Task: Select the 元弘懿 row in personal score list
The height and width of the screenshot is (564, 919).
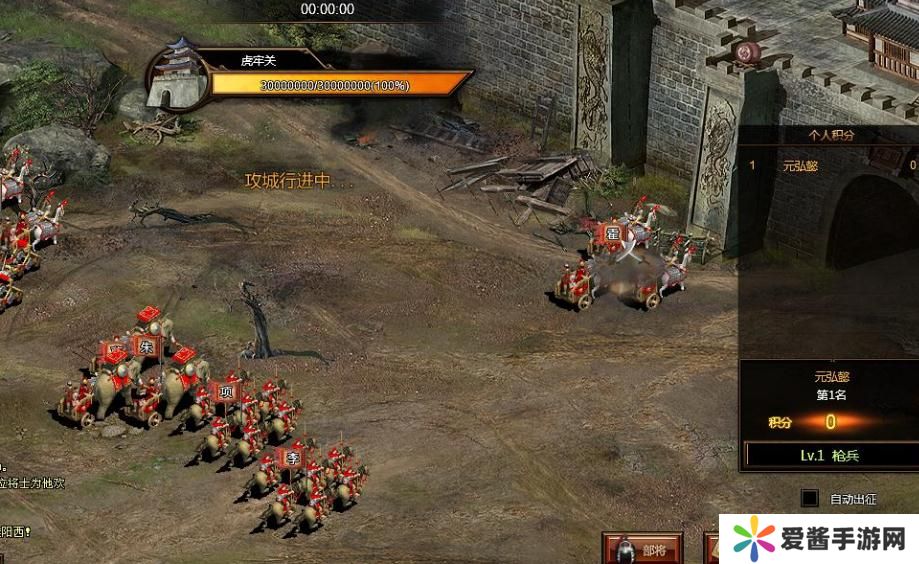Action: point(829,165)
